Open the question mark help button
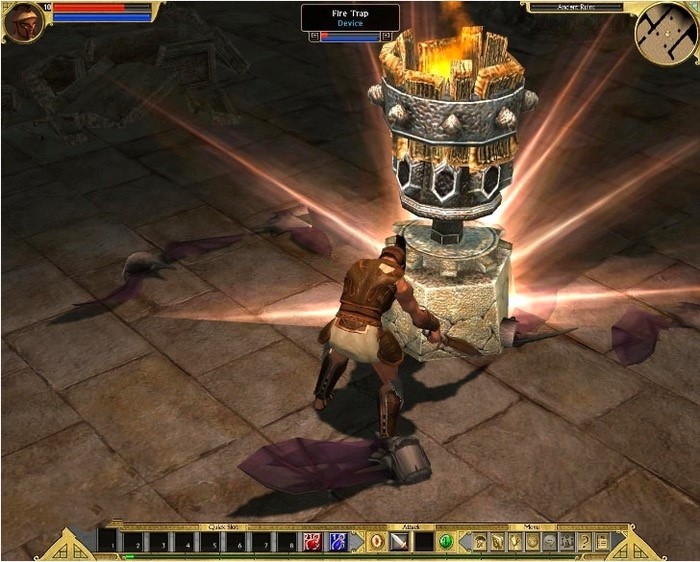The image size is (700, 562). point(584,541)
